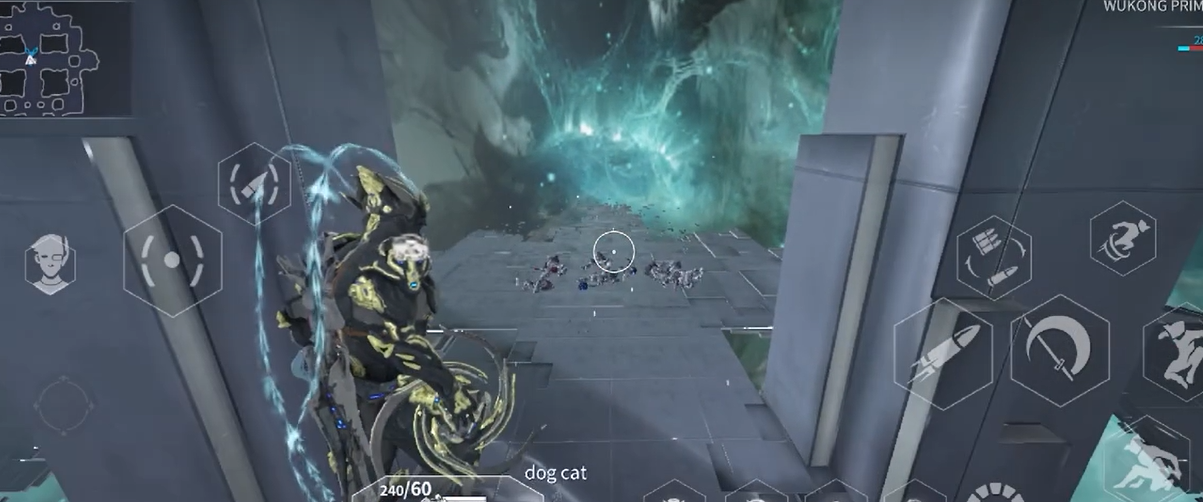
Task: Activate the aim reticle hexagon button
Action: click(172, 261)
